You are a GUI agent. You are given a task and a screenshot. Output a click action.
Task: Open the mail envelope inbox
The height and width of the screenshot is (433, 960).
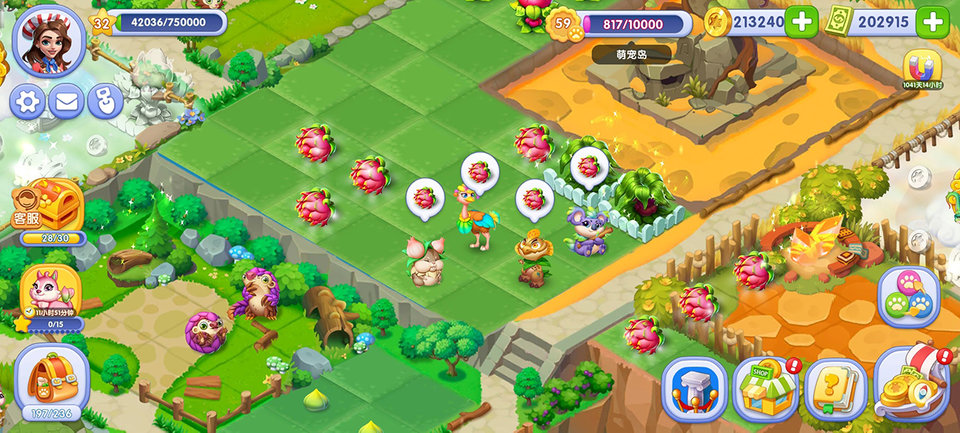tap(66, 101)
